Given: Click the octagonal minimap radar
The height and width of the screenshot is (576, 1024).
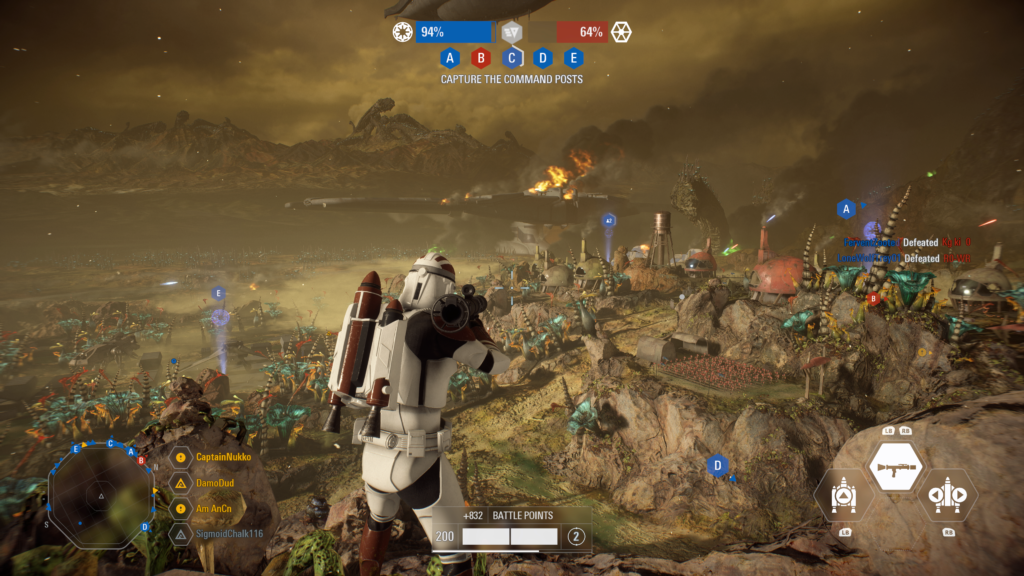Looking at the screenshot, I should click(101, 493).
